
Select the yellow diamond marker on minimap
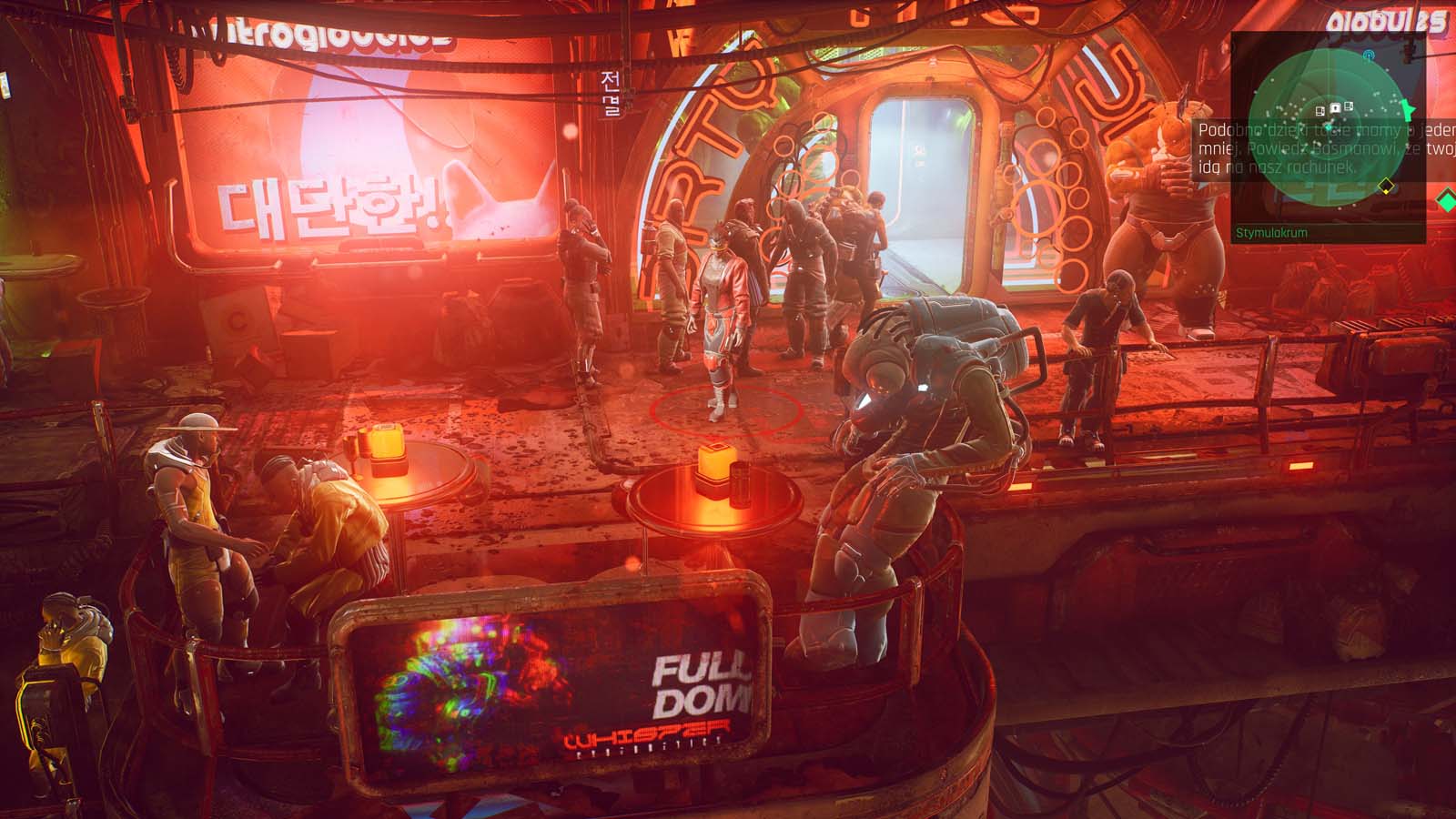click(x=1386, y=187)
